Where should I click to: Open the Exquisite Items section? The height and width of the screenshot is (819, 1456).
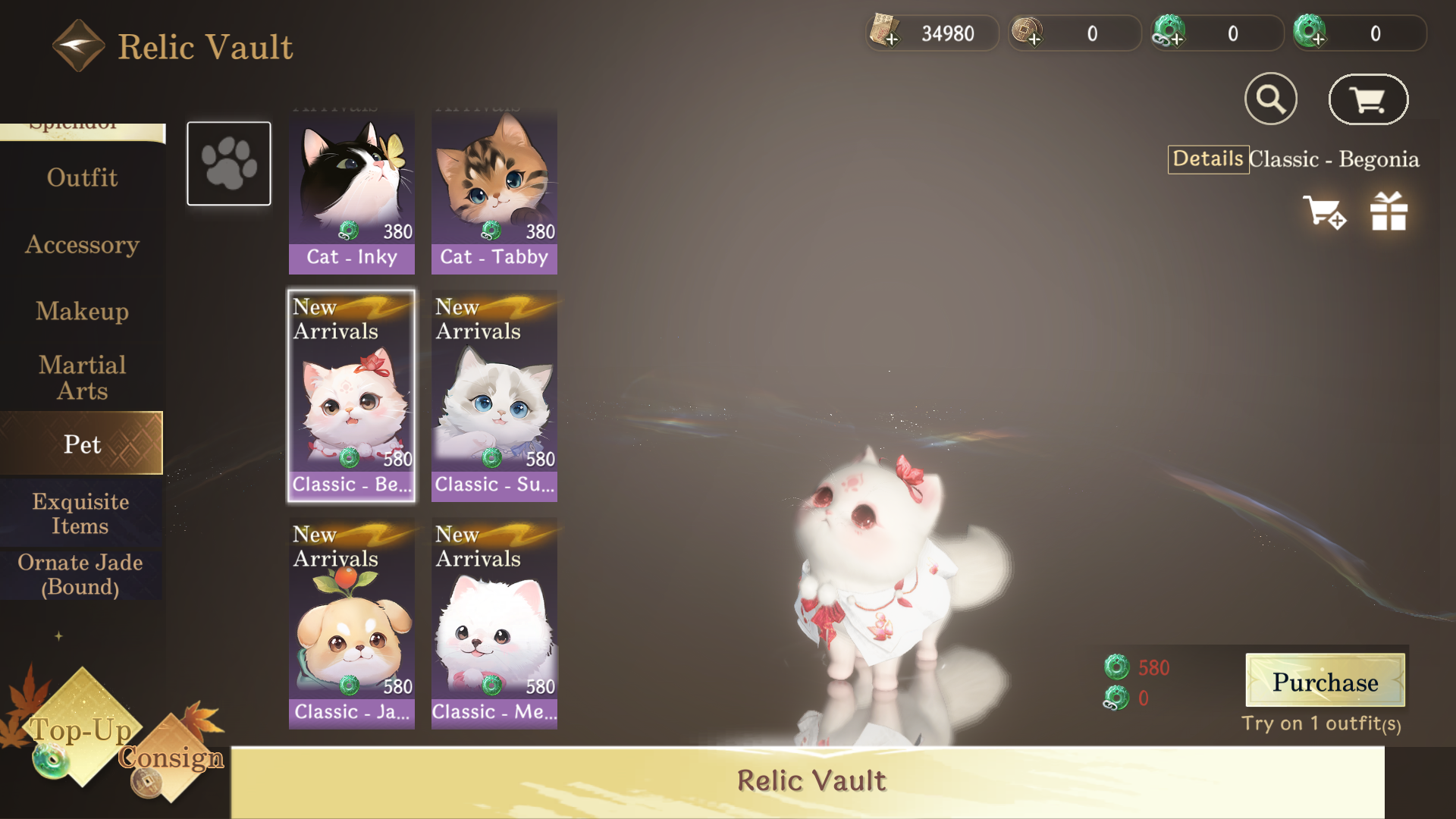pyautogui.click(x=80, y=513)
